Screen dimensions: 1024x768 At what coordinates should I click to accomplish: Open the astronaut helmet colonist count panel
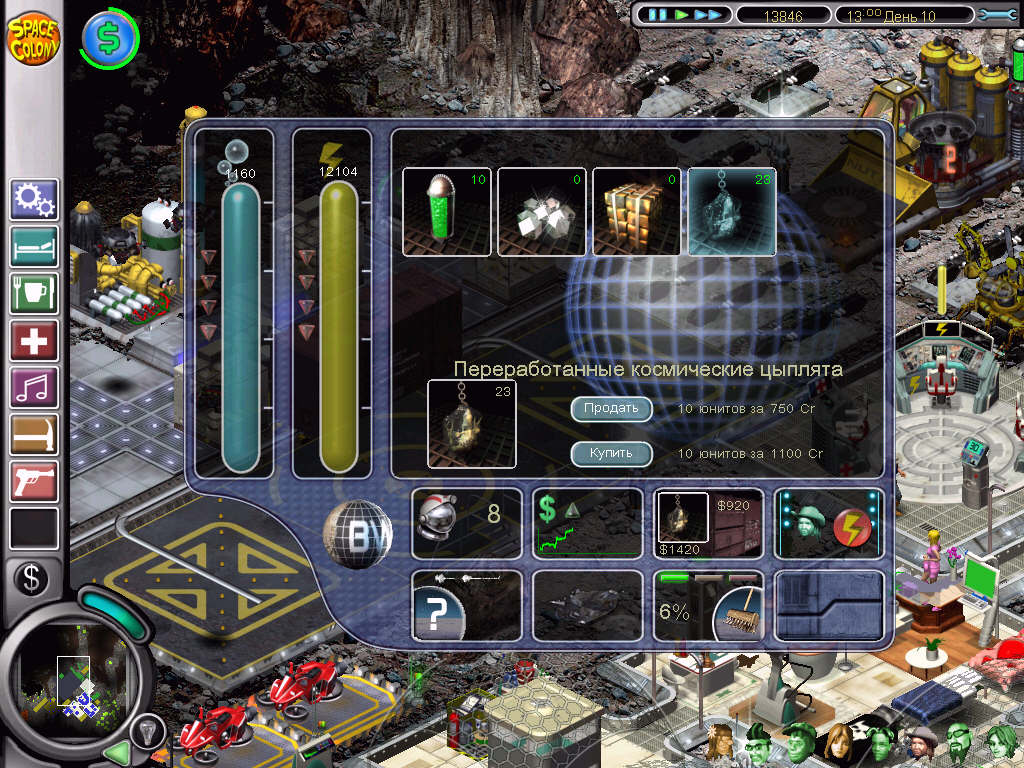click(x=466, y=522)
